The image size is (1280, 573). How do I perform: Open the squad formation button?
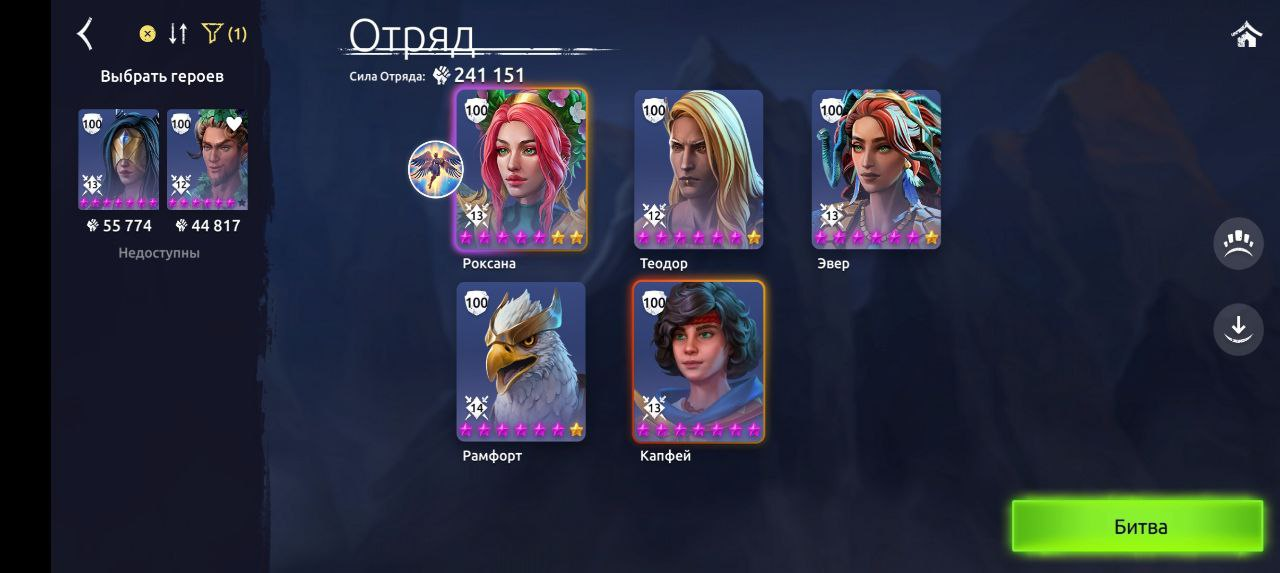[x=1238, y=244]
